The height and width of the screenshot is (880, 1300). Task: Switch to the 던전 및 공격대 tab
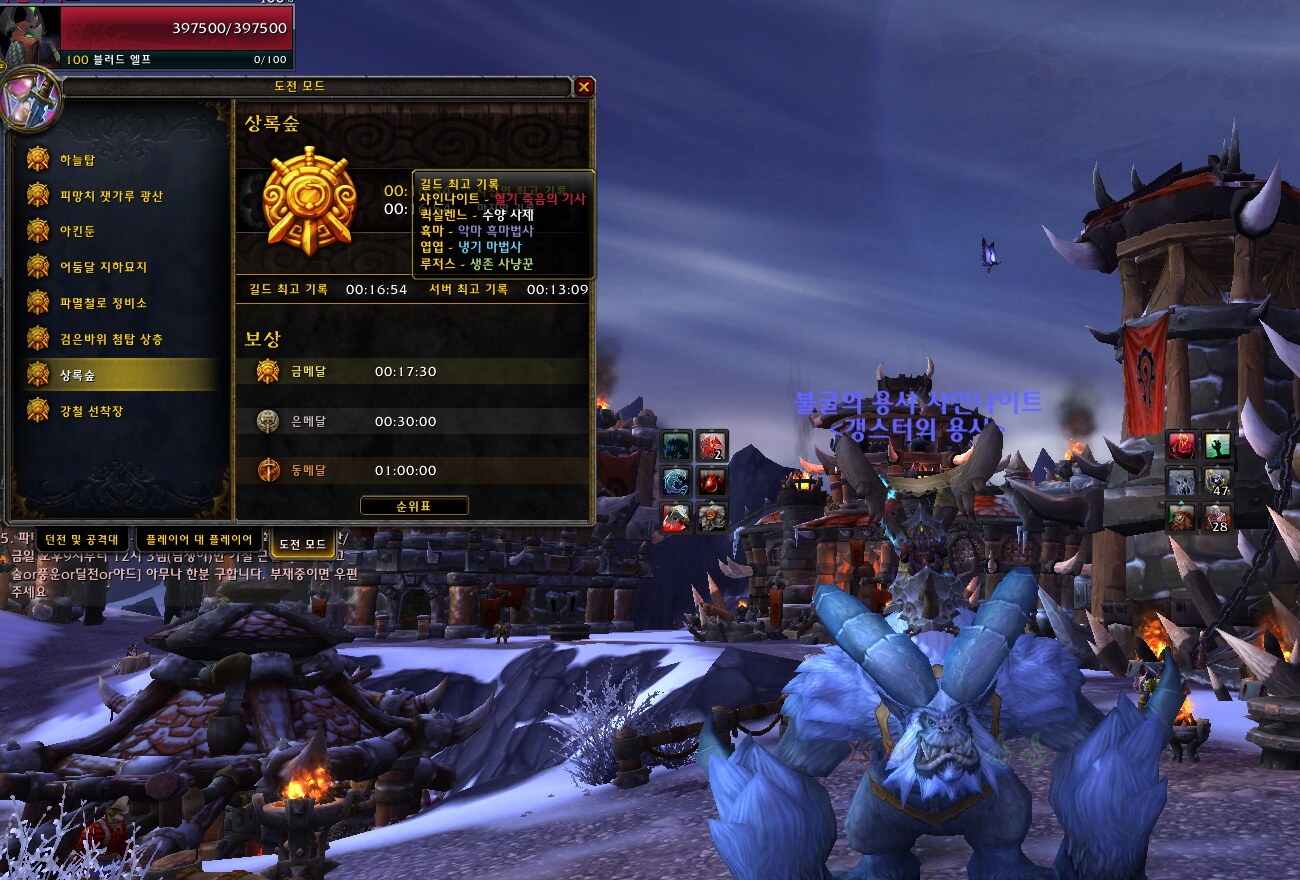tap(82, 541)
